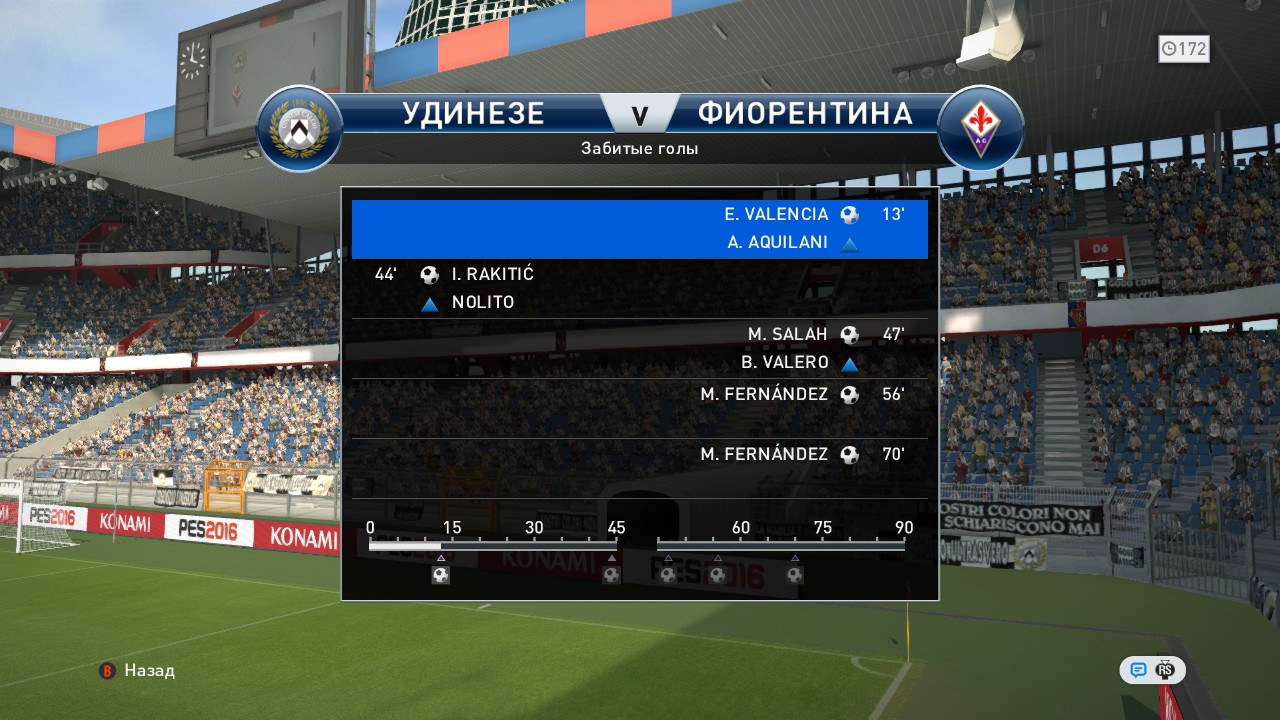The image size is (1280, 720).
Task: Choose I. Rakitić's 44' goal entry
Action: [640, 289]
